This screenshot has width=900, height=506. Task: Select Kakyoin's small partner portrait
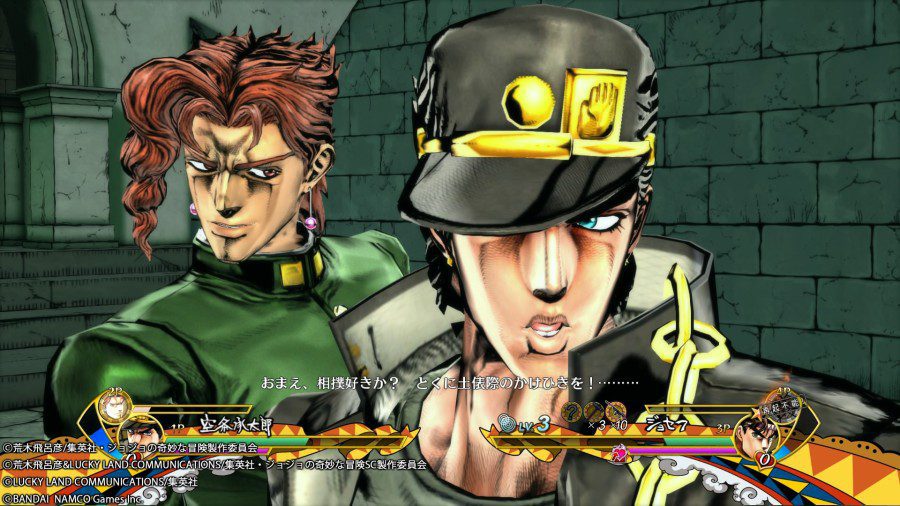click(114, 407)
